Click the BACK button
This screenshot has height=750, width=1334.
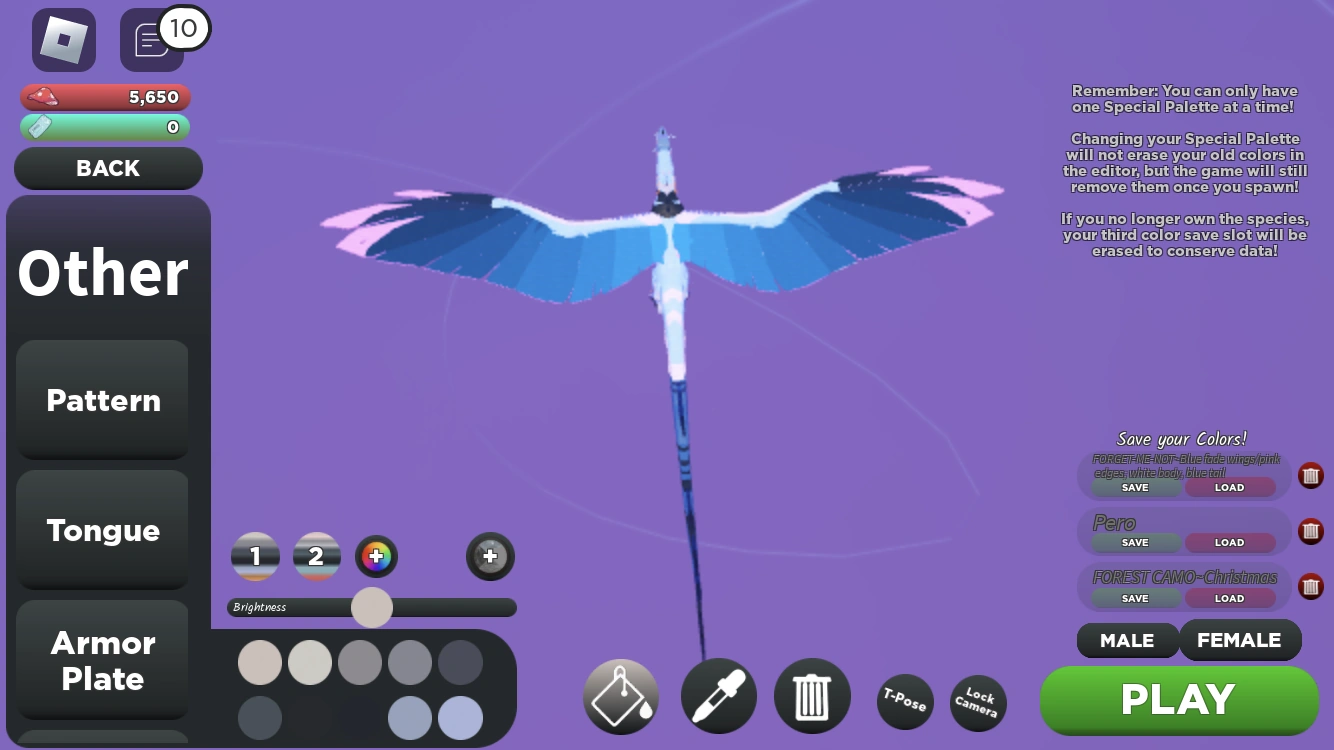[x=108, y=168]
